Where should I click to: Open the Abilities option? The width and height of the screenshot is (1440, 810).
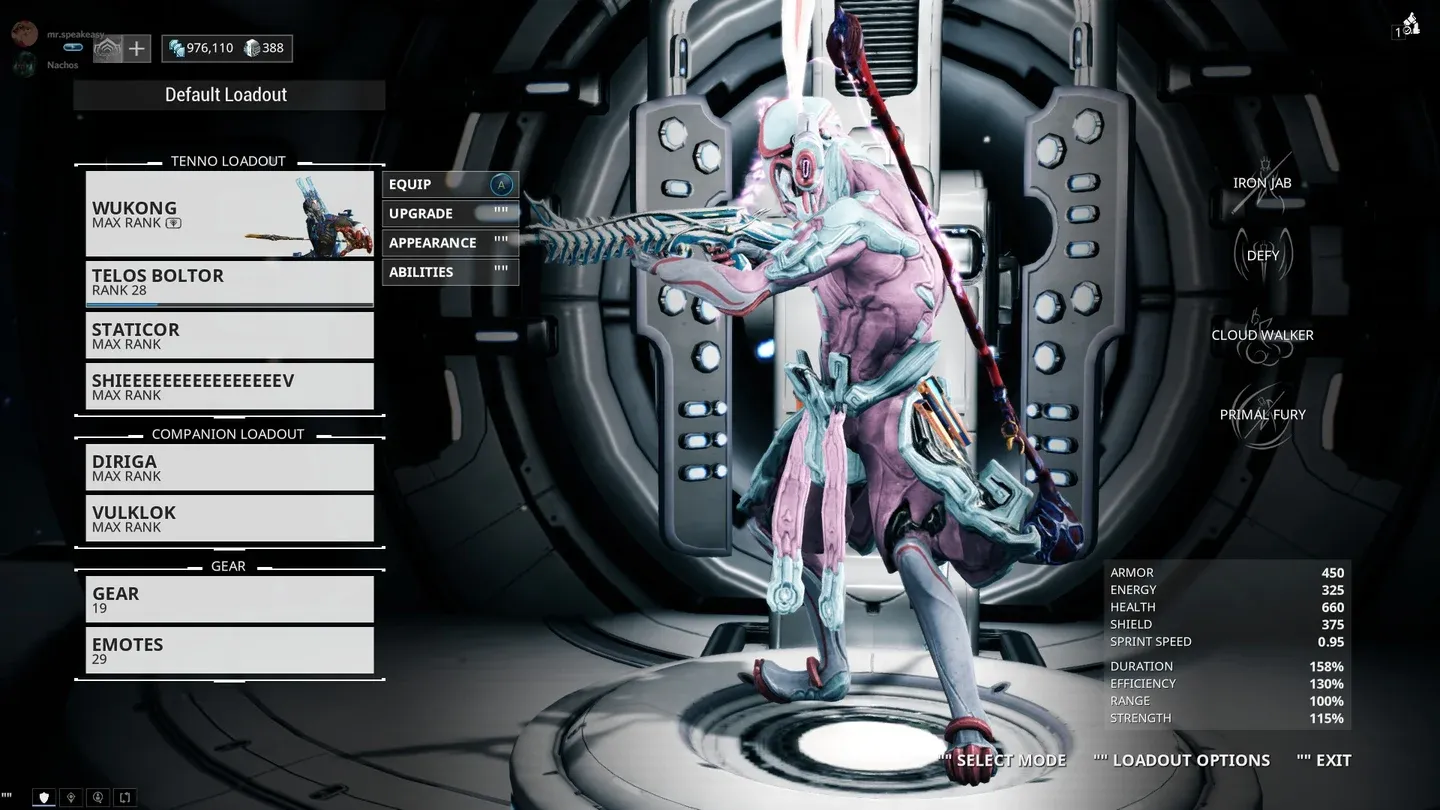(x=450, y=272)
